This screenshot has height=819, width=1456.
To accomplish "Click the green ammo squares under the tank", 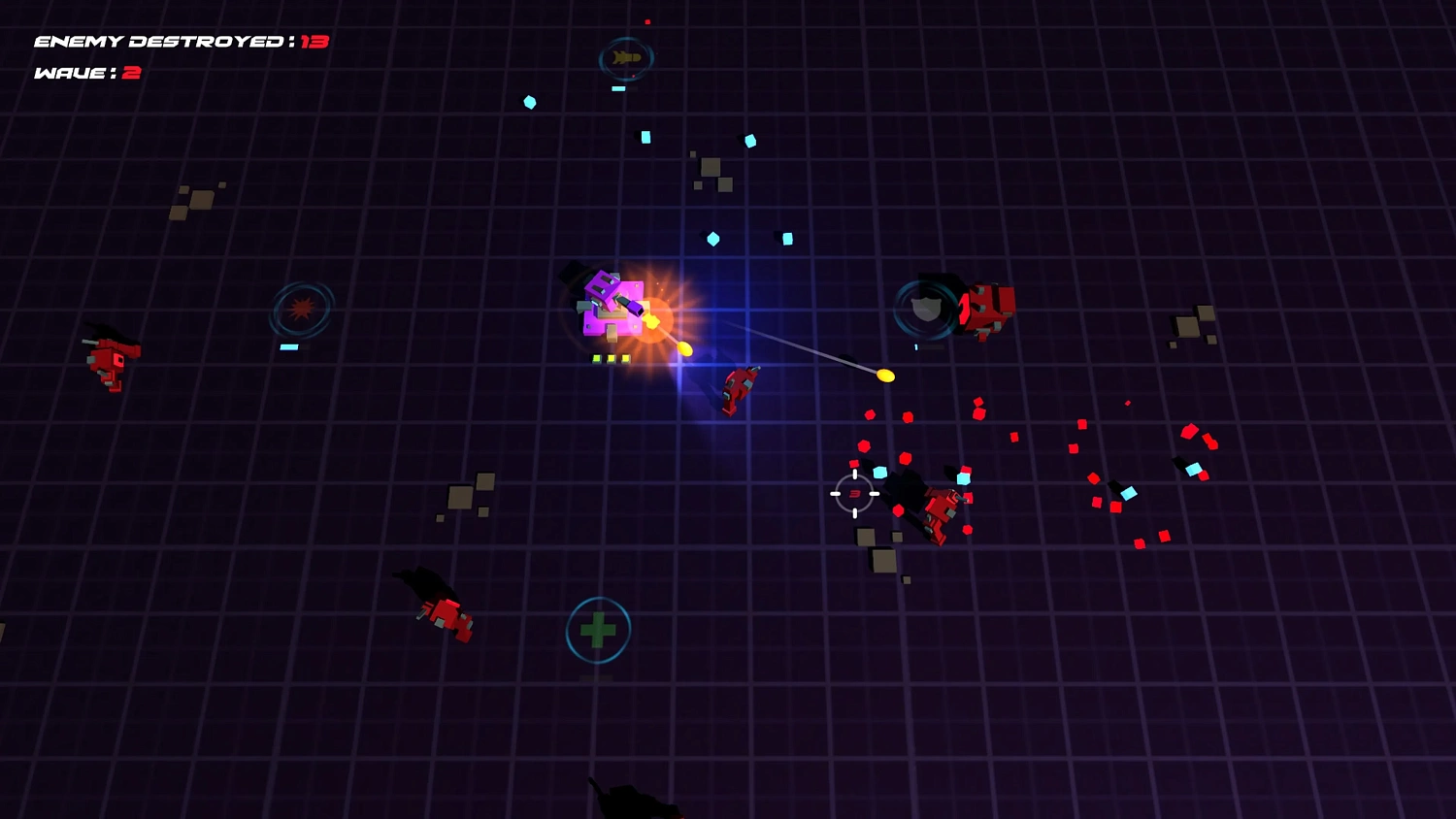I will coord(610,357).
